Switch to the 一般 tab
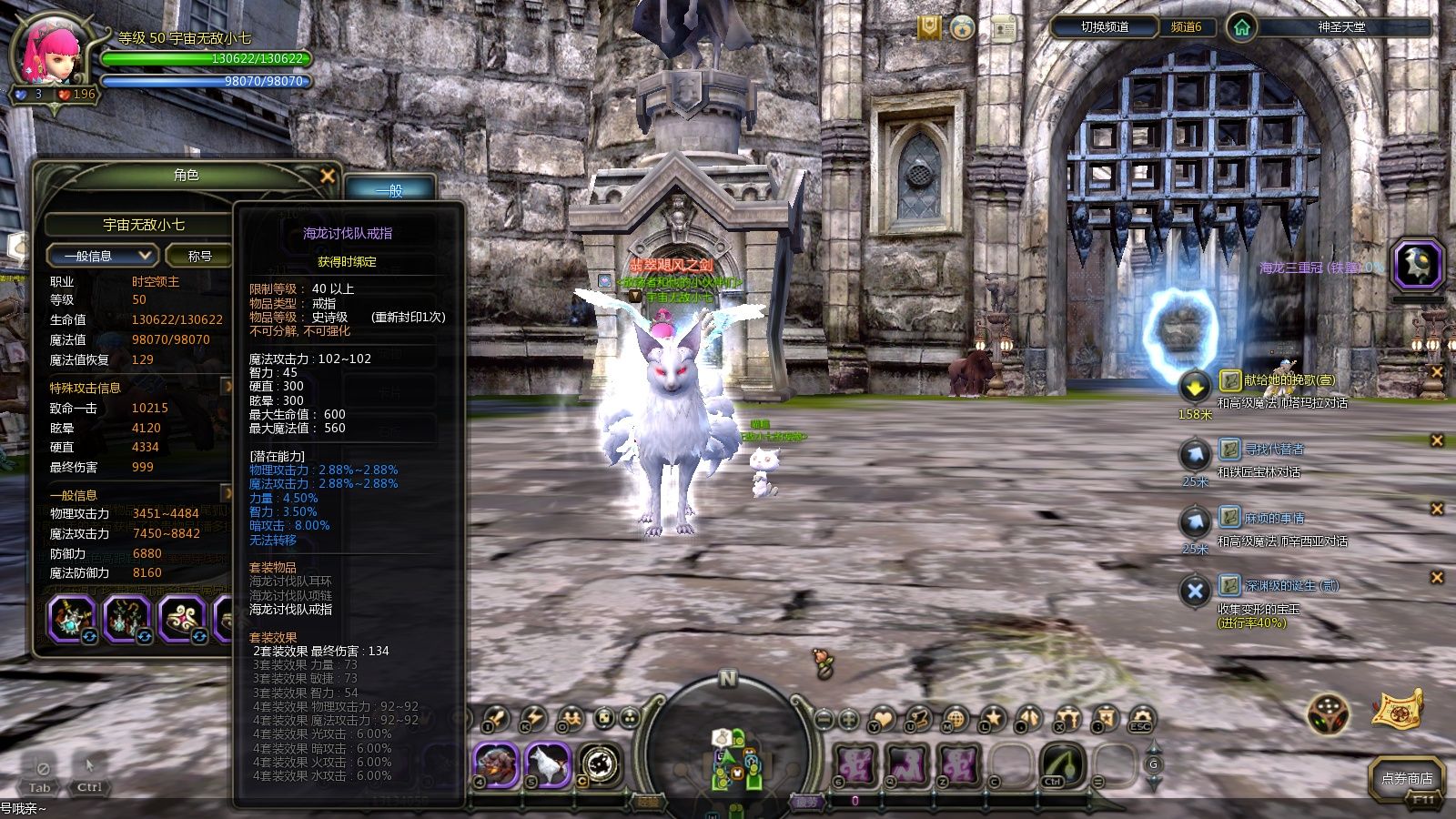Screen dimensions: 1456x819 (x=389, y=190)
